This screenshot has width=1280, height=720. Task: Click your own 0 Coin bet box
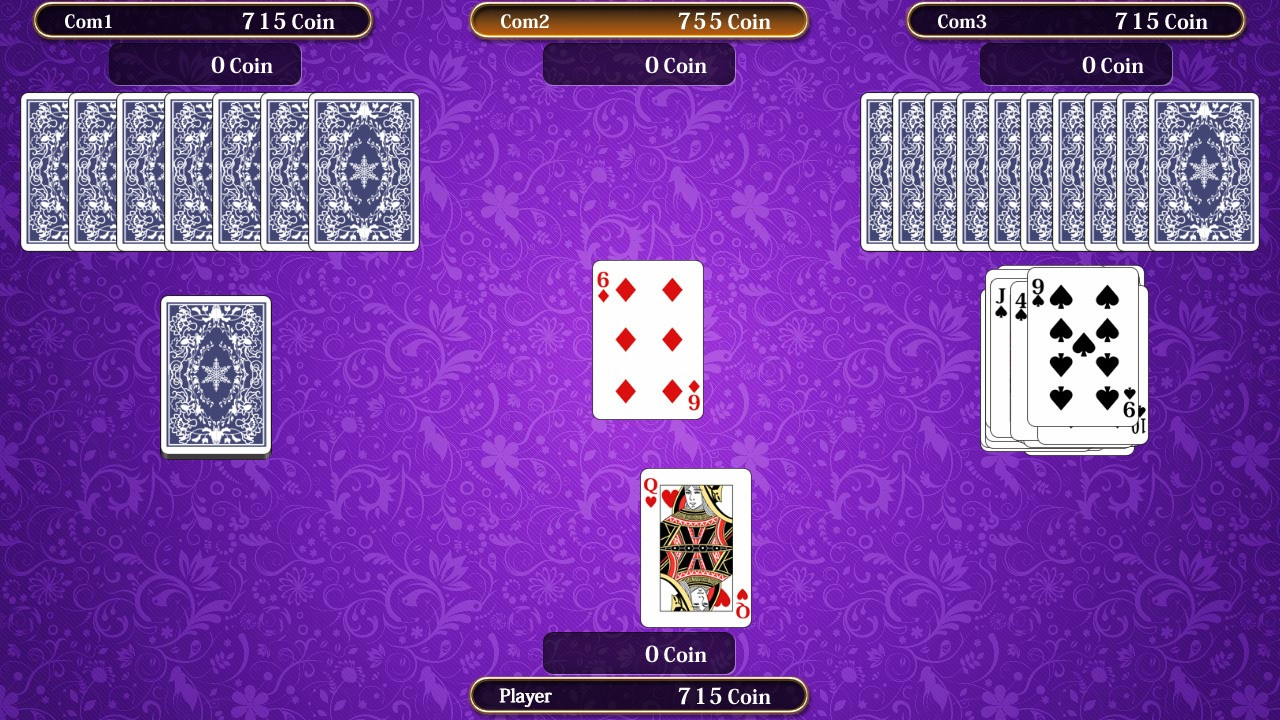[639, 654]
